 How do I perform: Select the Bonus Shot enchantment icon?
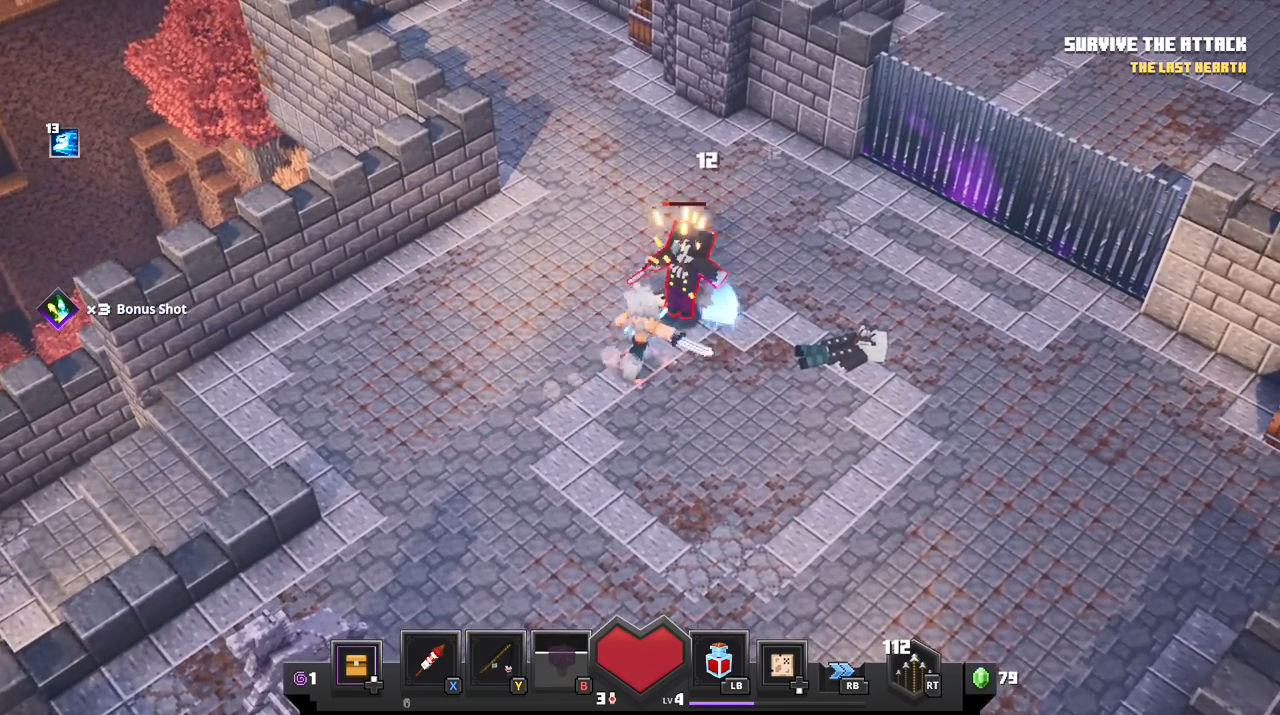coord(58,309)
